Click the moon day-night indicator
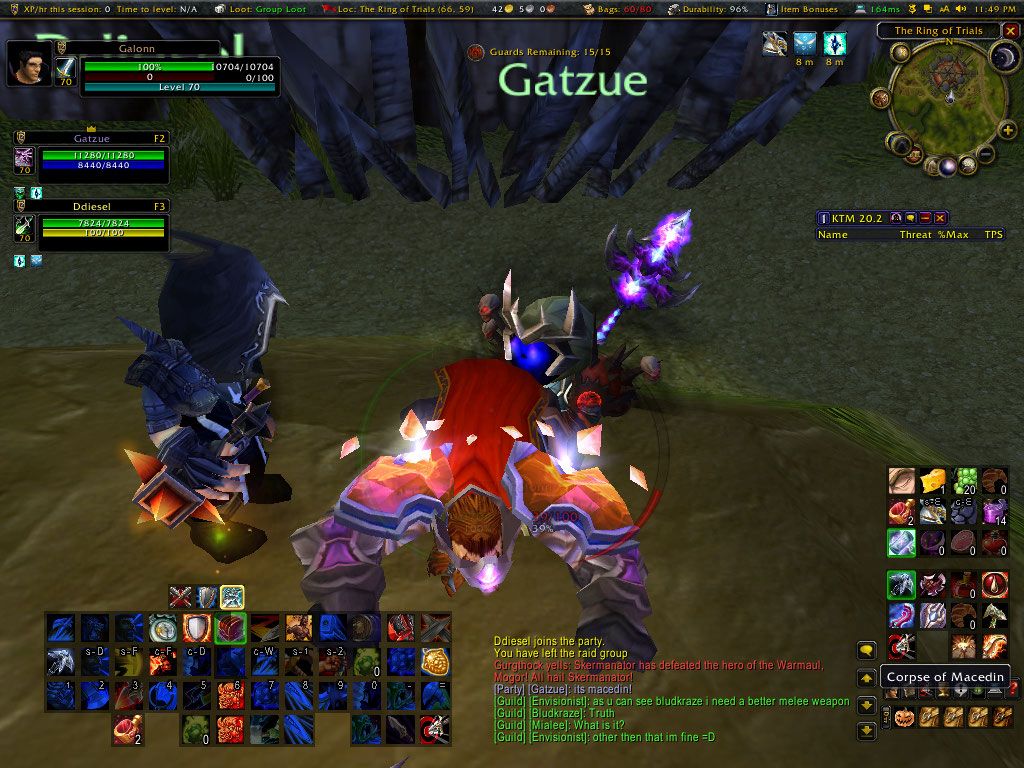 tap(1003, 56)
